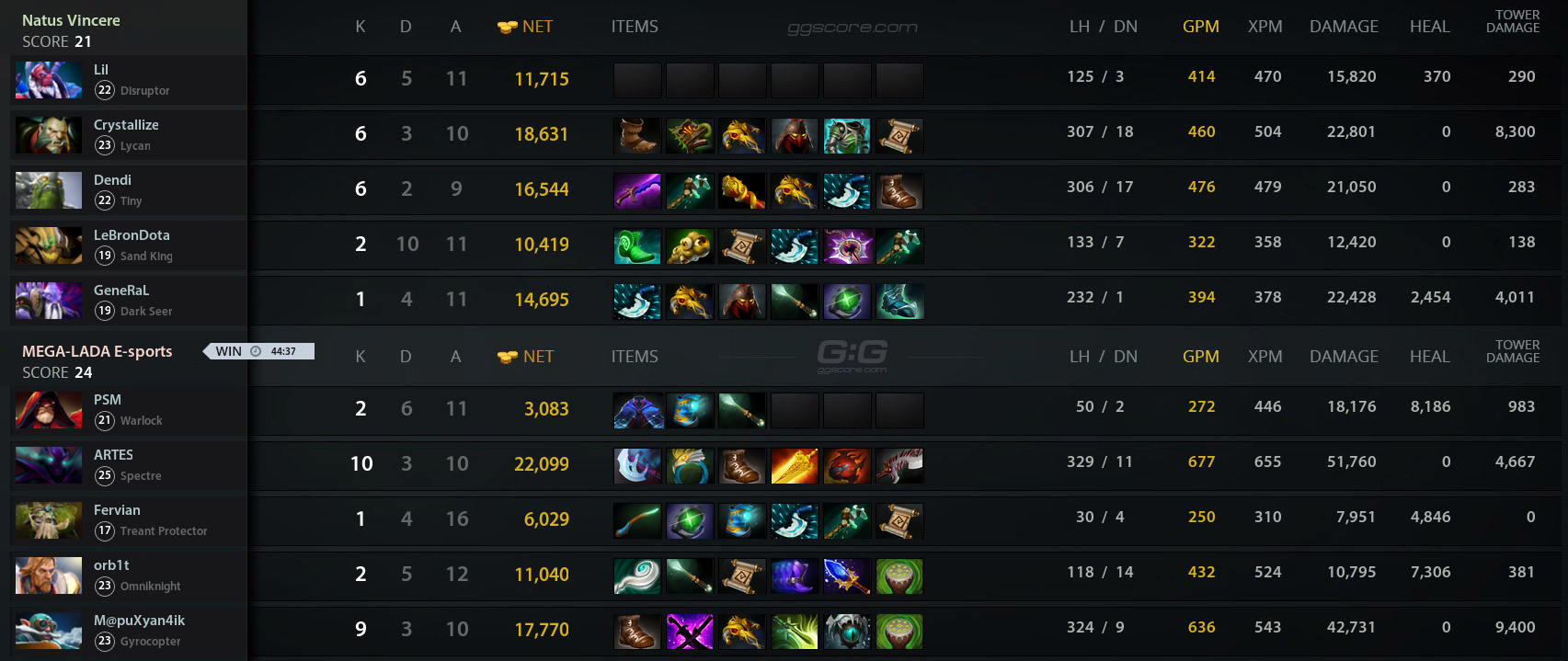Select Warlock's Glimmer Cape item
Image resolution: width=1568 pixels, height=661 pixels.
point(637,411)
